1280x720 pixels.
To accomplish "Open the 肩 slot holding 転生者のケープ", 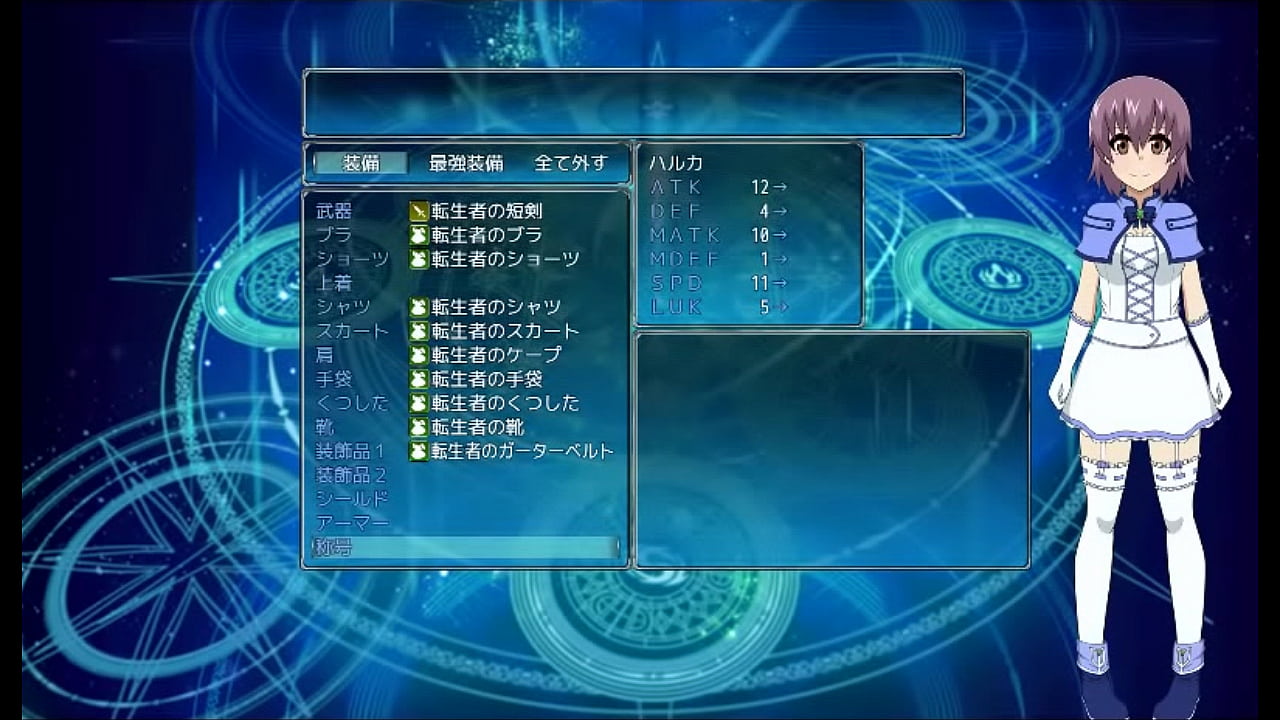I will (x=465, y=355).
